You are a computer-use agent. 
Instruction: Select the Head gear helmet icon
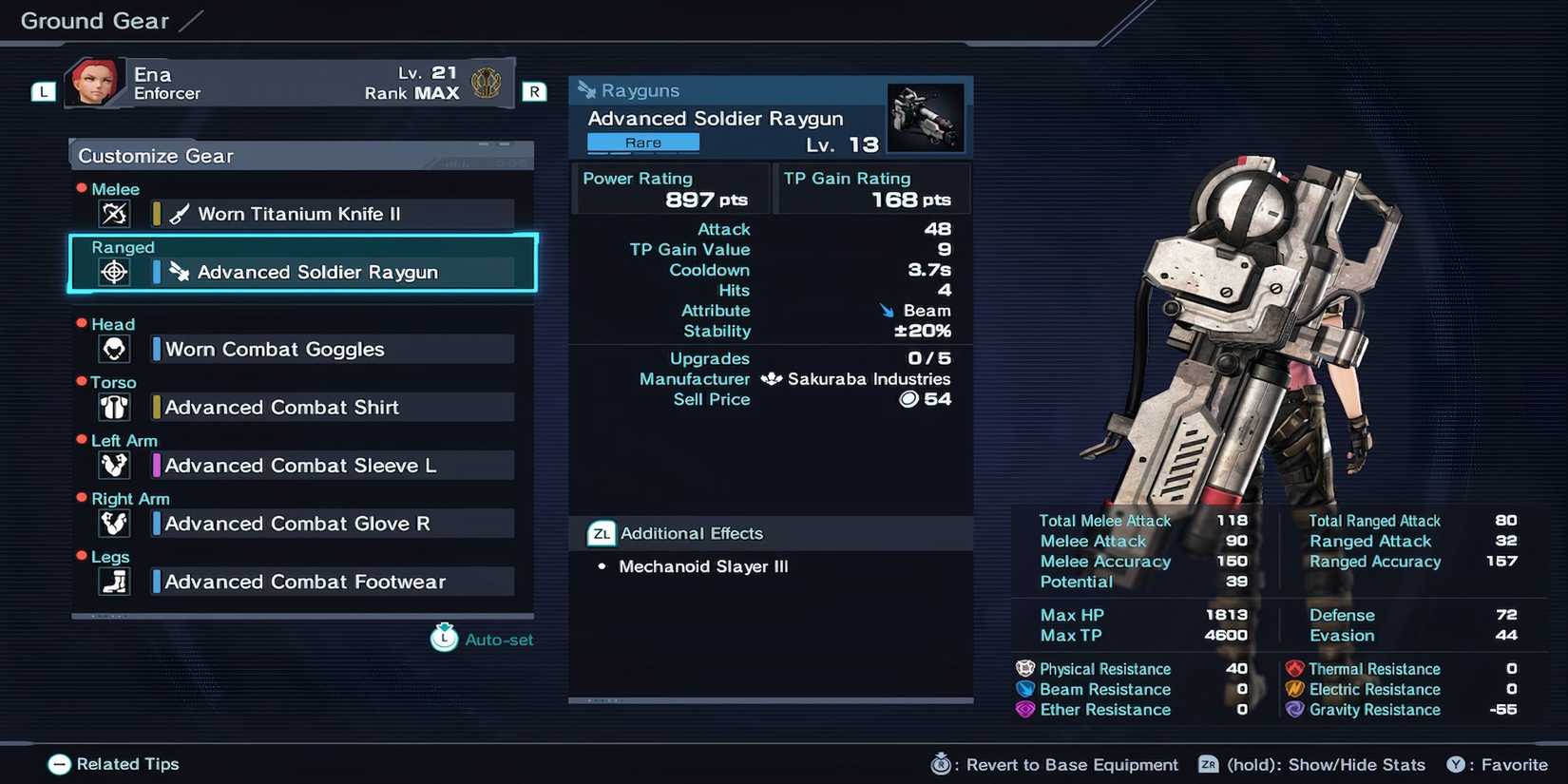coord(114,349)
